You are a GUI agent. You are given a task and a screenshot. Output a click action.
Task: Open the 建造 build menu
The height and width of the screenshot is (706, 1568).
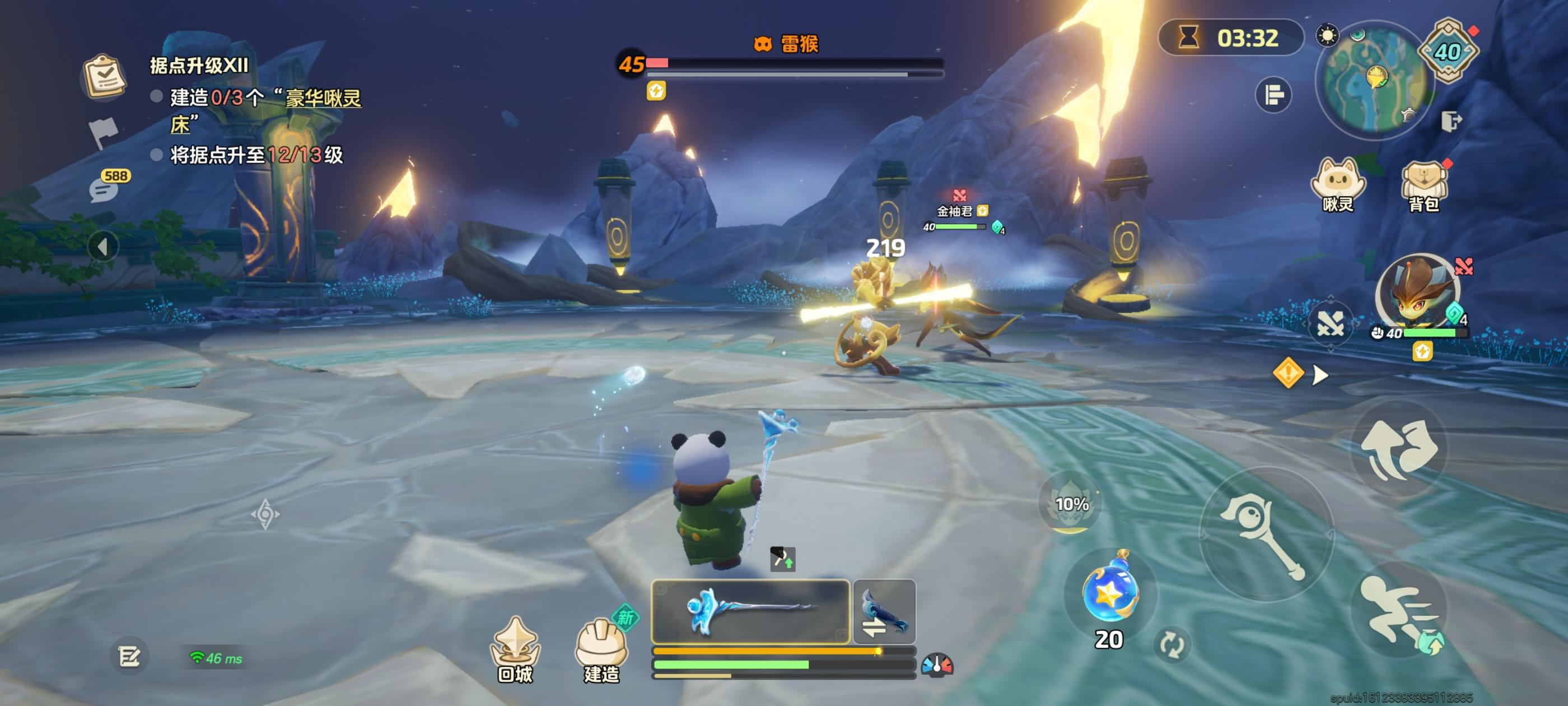[x=601, y=649]
